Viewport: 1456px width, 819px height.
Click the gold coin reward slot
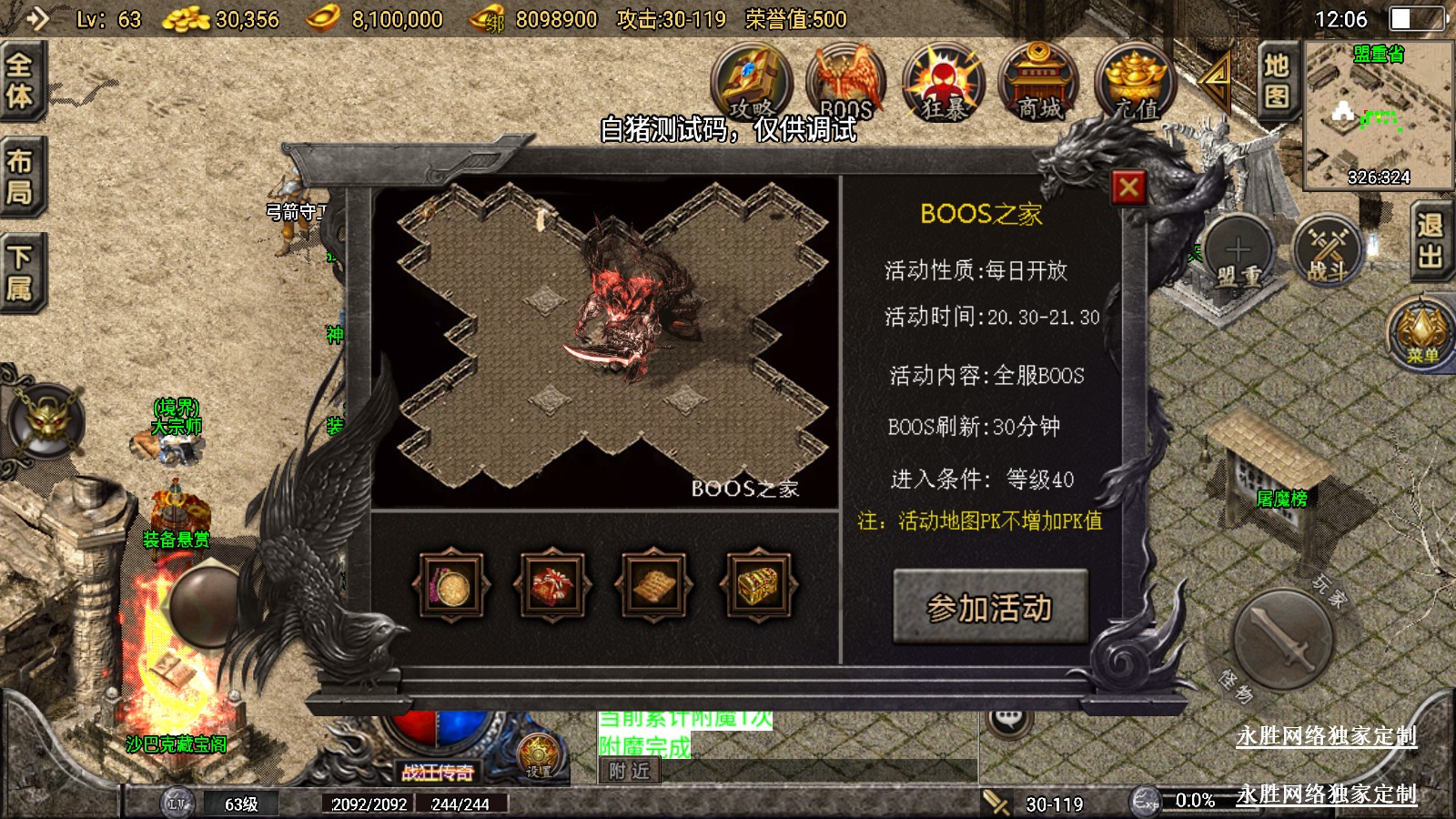click(x=451, y=587)
